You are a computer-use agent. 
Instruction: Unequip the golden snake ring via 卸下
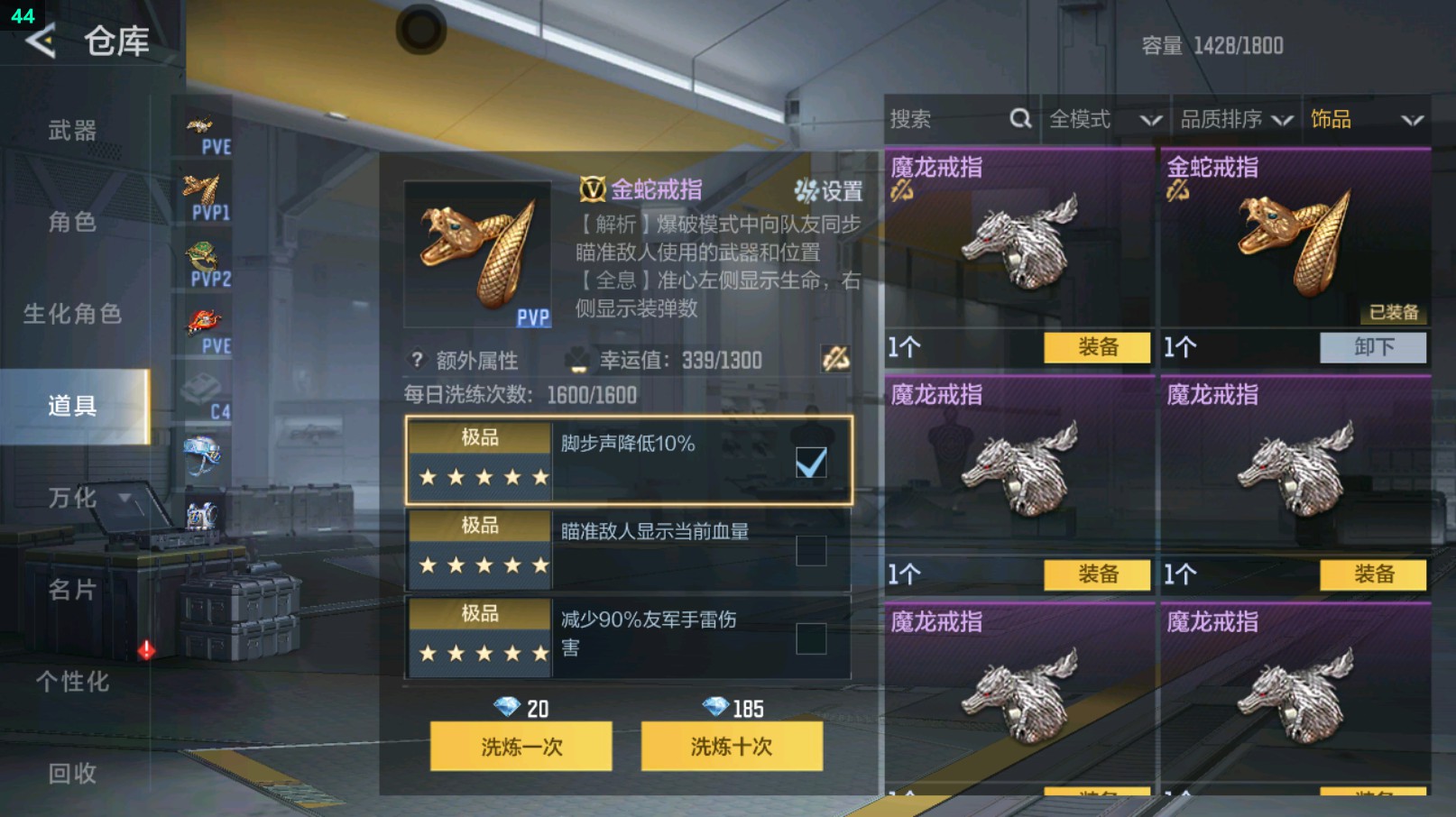(x=1372, y=347)
